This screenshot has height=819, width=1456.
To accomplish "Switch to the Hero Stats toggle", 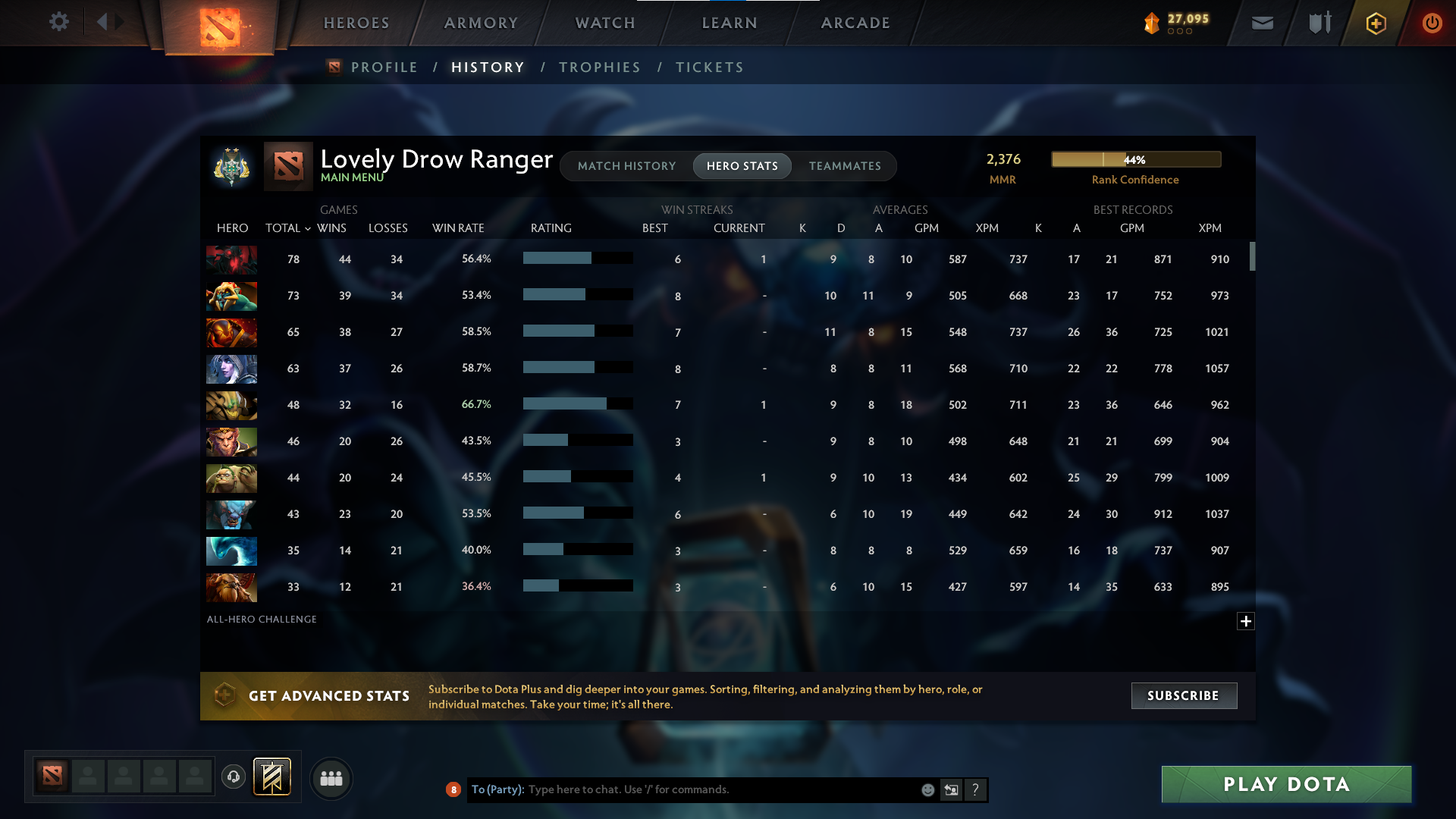I will pos(742,165).
